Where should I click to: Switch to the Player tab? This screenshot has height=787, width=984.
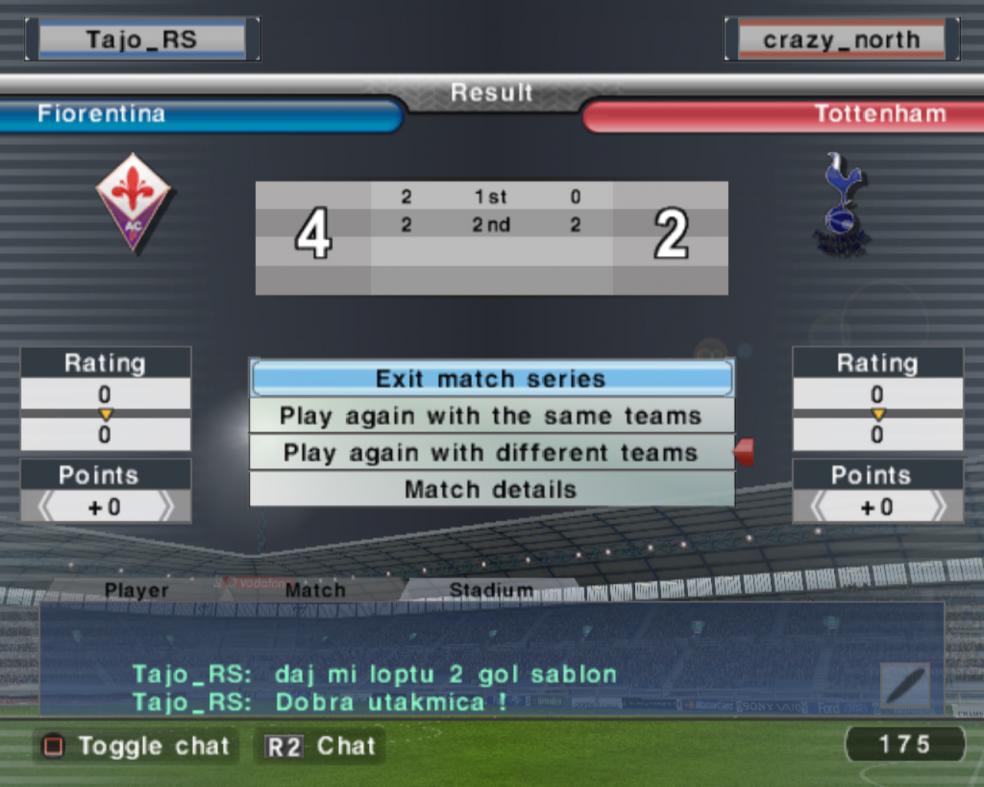(137, 590)
